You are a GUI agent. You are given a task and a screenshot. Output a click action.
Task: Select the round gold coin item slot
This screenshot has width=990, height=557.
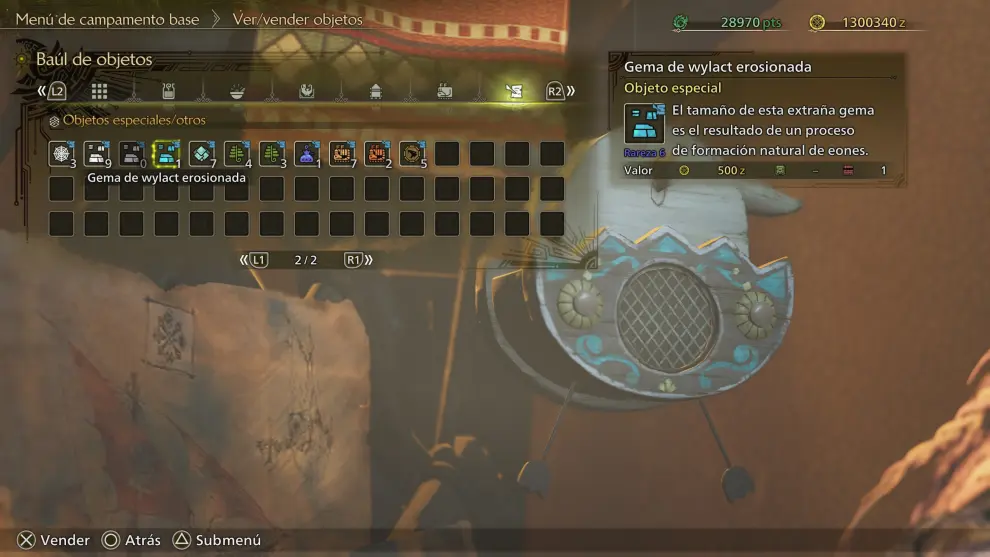[411, 154]
